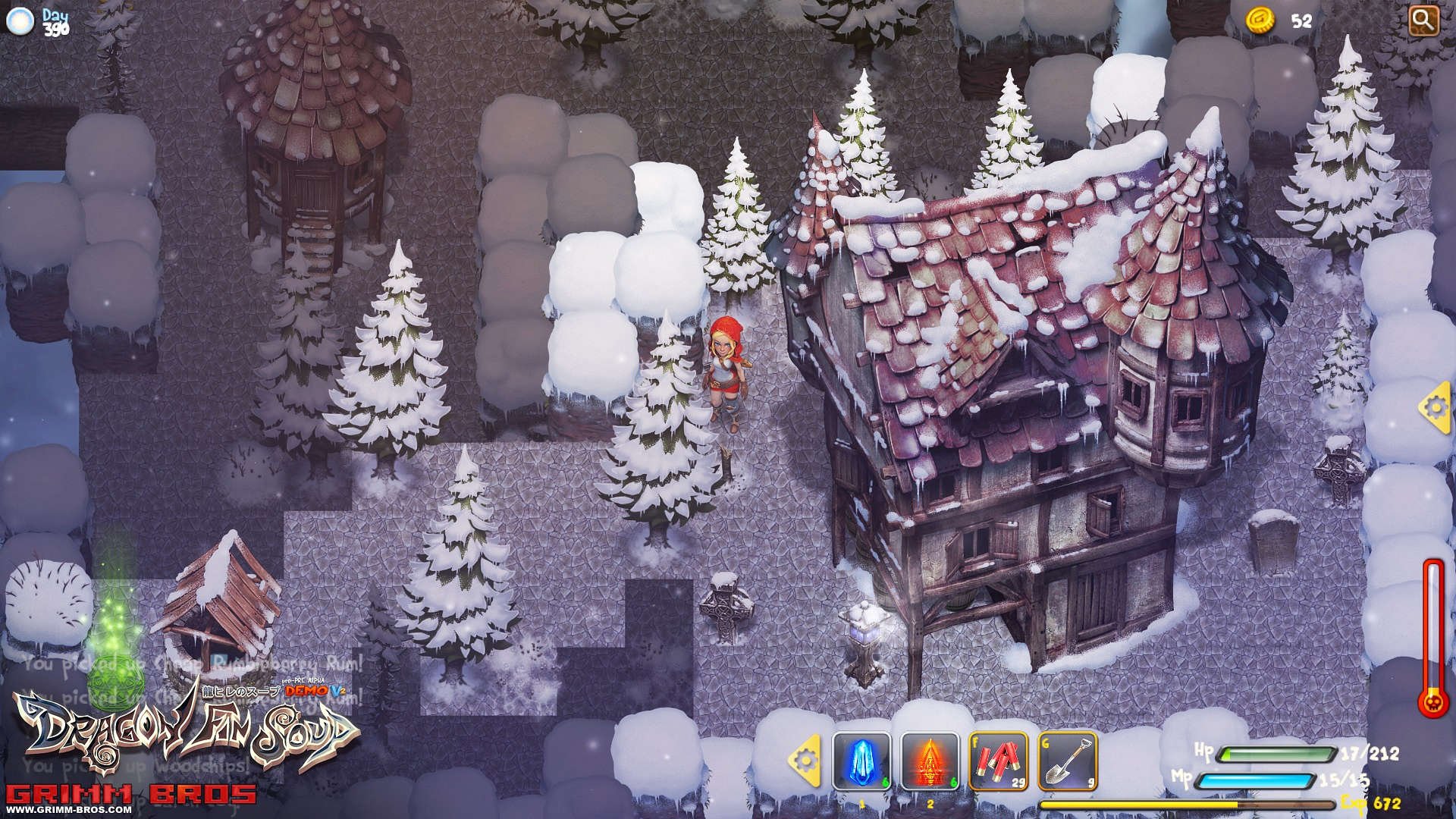Open the side gear arrow panel

click(x=1435, y=408)
